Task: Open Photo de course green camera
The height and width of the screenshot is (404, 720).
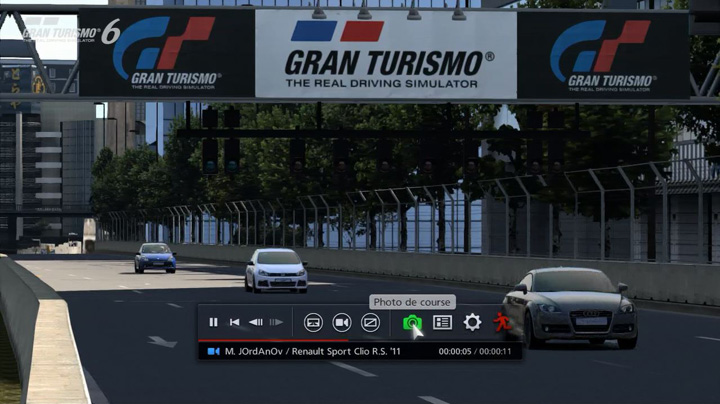Action: pyautogui.click(x=411, y=322)
